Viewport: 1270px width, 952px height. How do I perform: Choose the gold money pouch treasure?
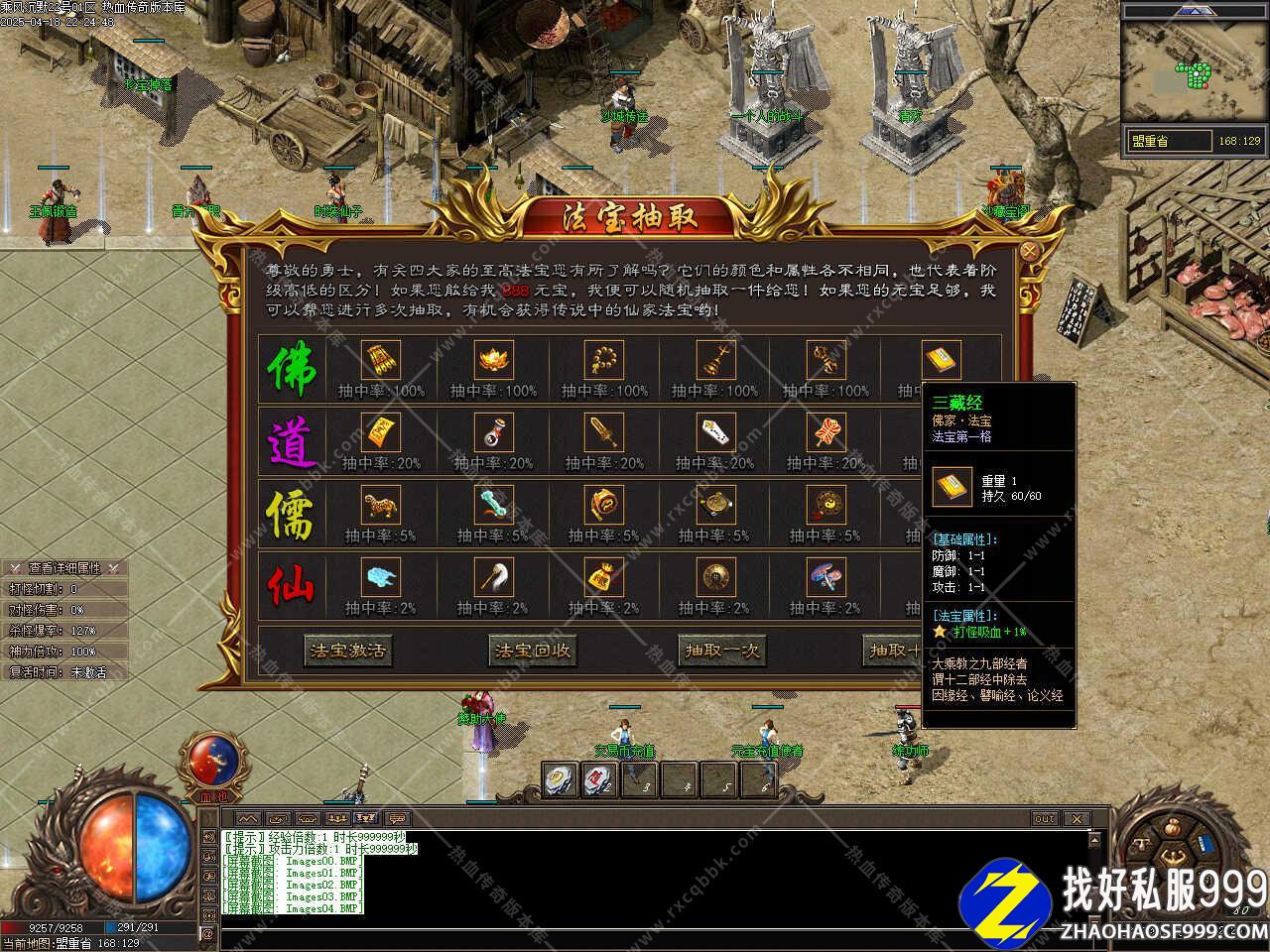pos(603,577)
